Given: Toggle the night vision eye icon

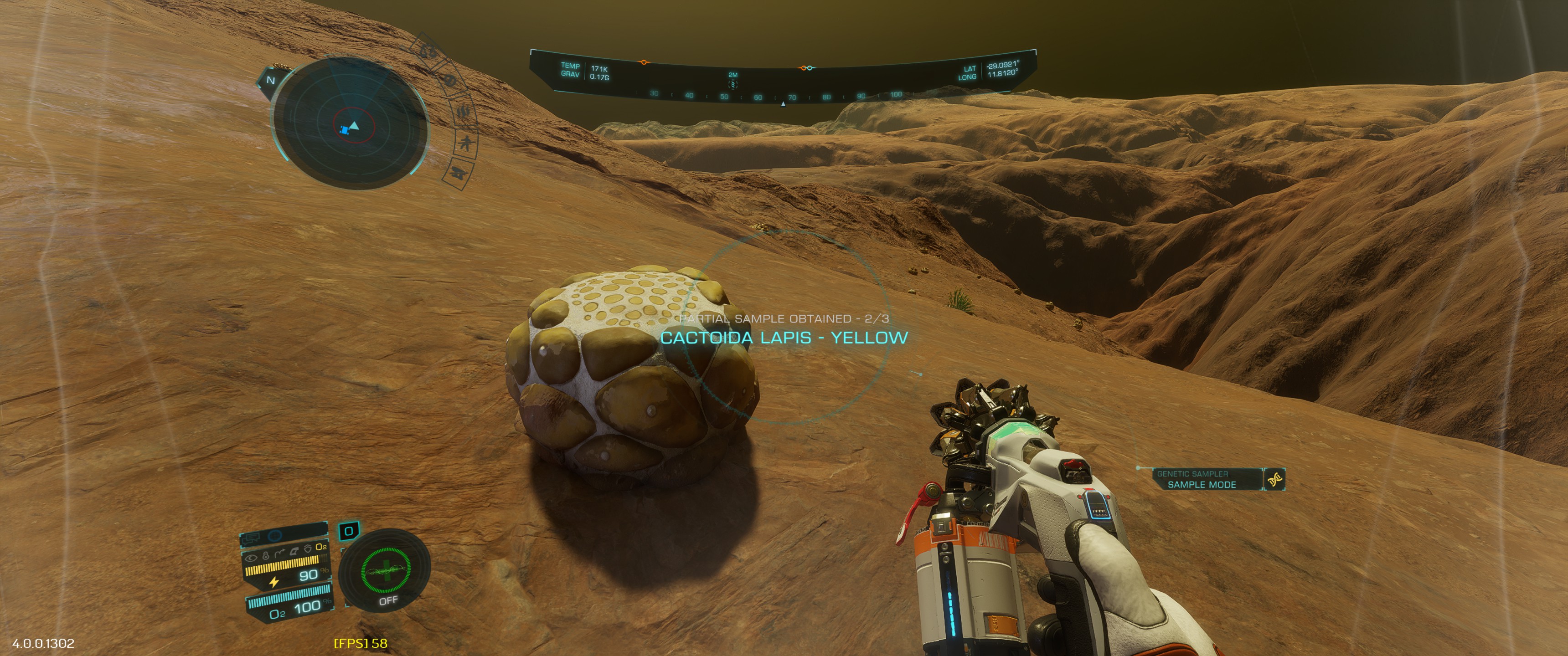Looking at the screenshot, I should 251,557.
